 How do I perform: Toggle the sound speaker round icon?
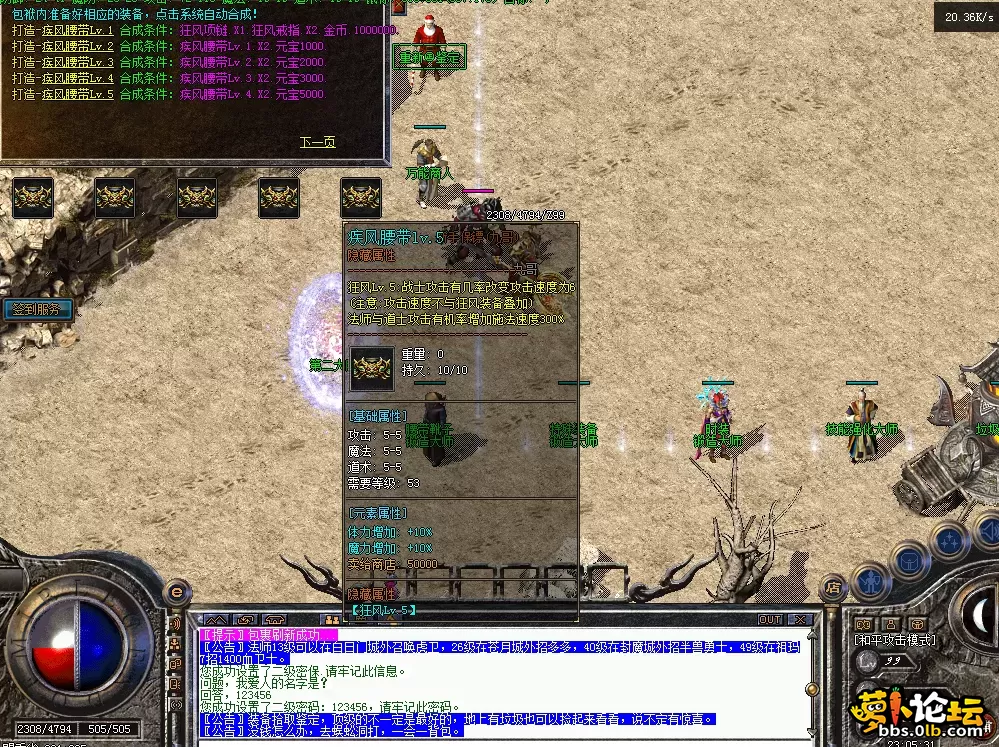[986, 532]
